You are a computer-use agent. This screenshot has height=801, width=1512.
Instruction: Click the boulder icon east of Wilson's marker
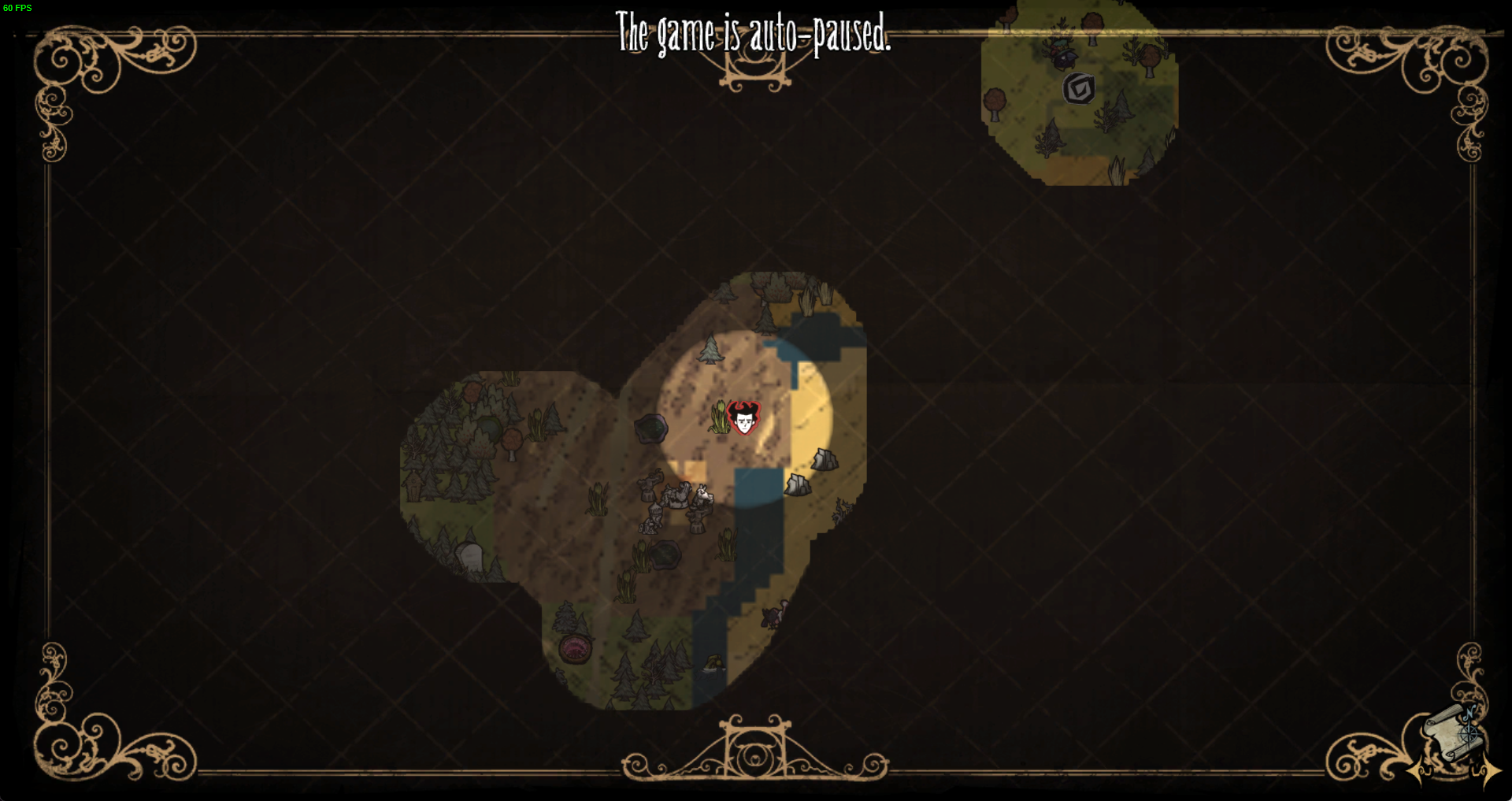(825, 458)
